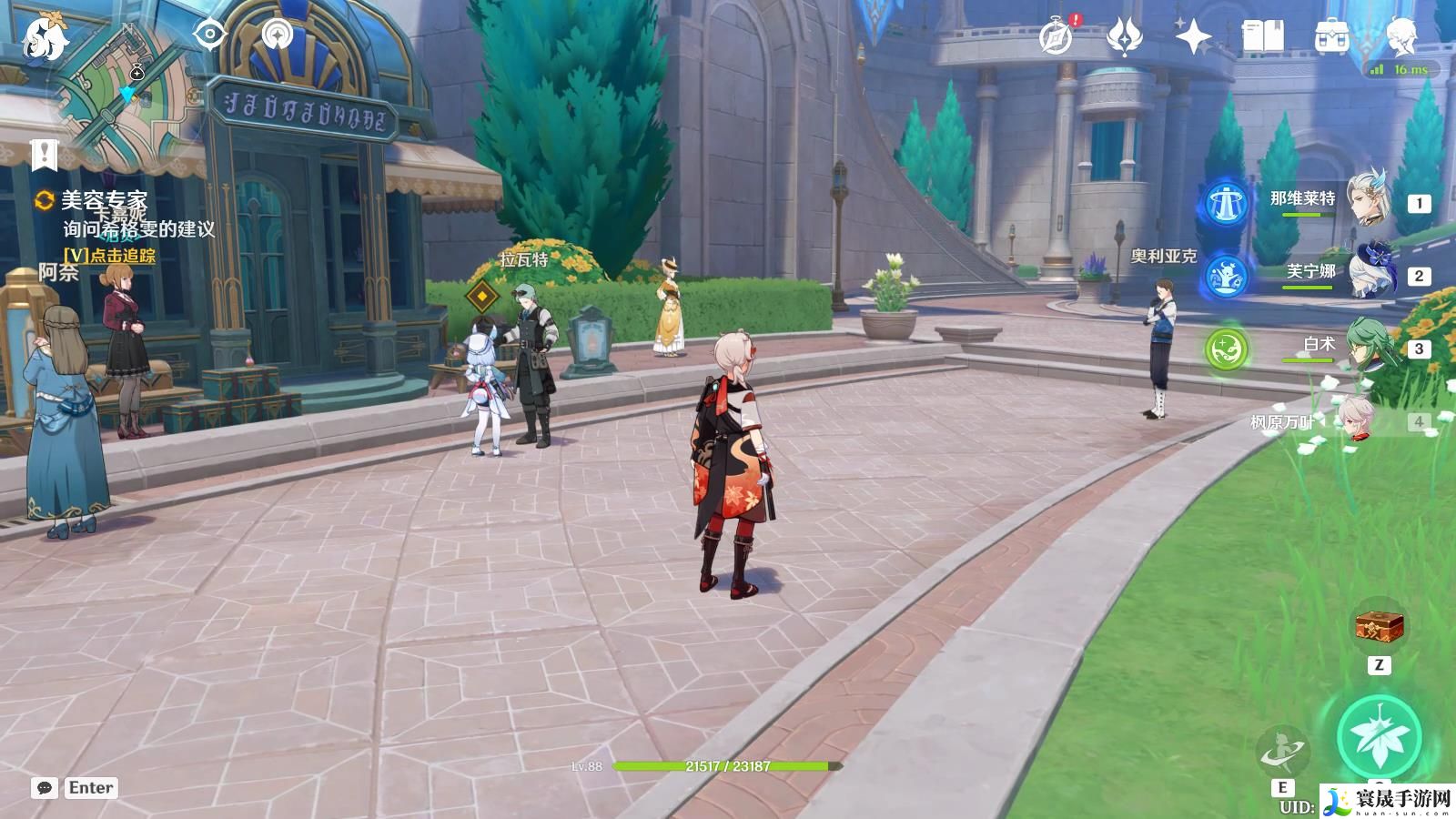Open the character profile icon
The image size is (1456, 819).
point(1401,37)
